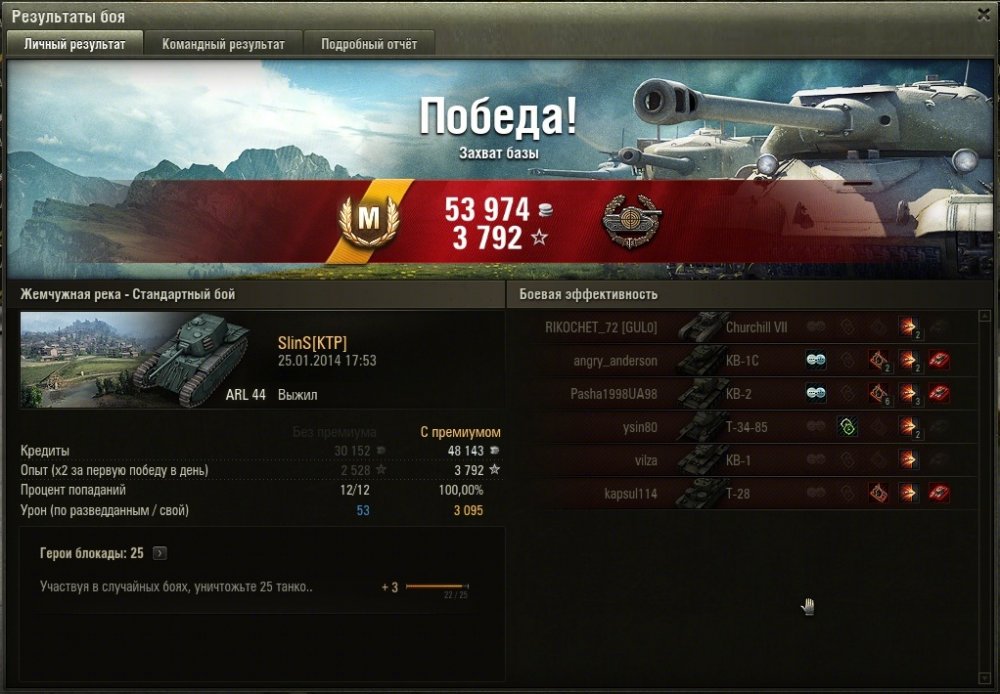Image resolution: width=1000 pixels, height=694 pixels.
Task: Click the SlinS[KTP] player name
Action: (313, 343)
